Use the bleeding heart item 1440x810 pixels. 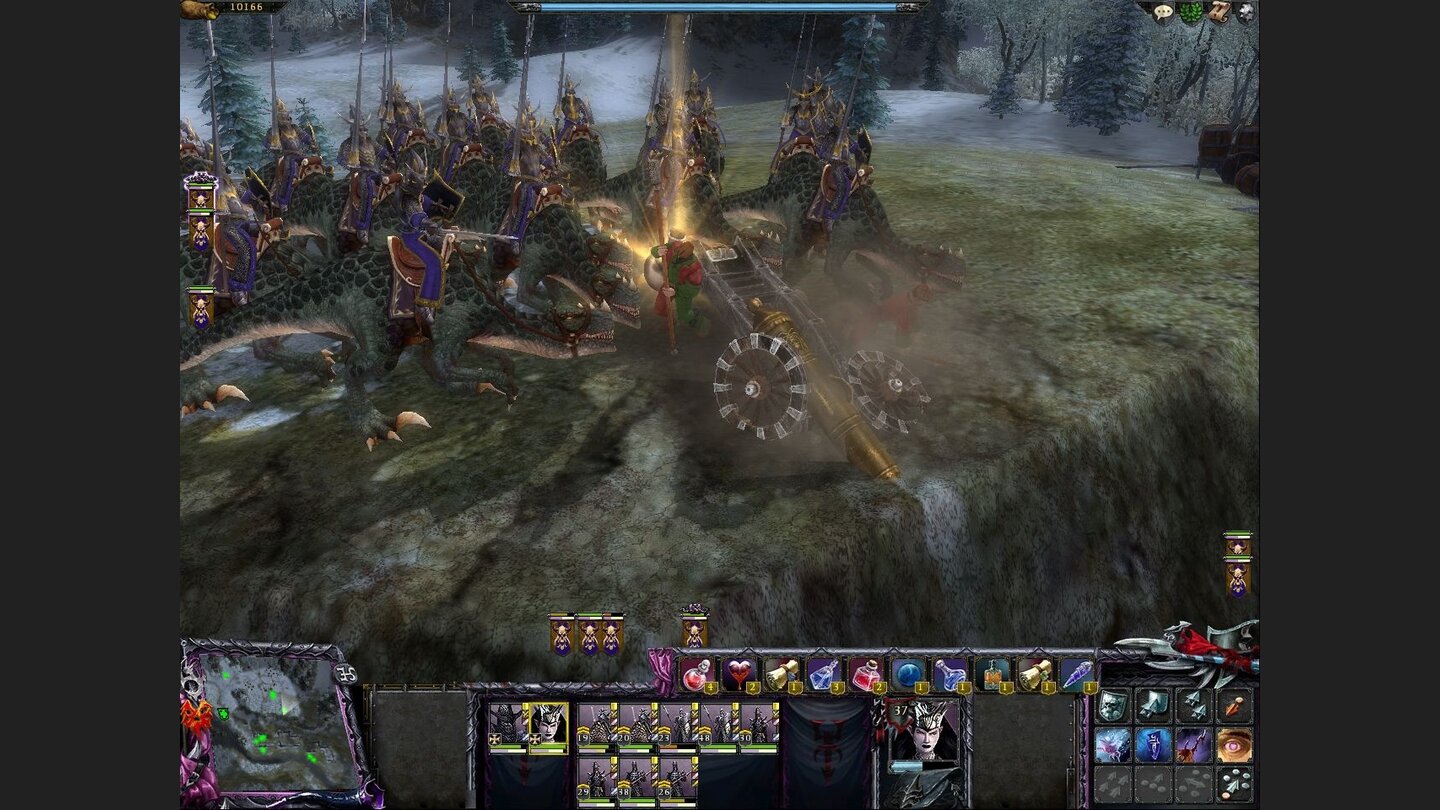(x=738, y=673)
